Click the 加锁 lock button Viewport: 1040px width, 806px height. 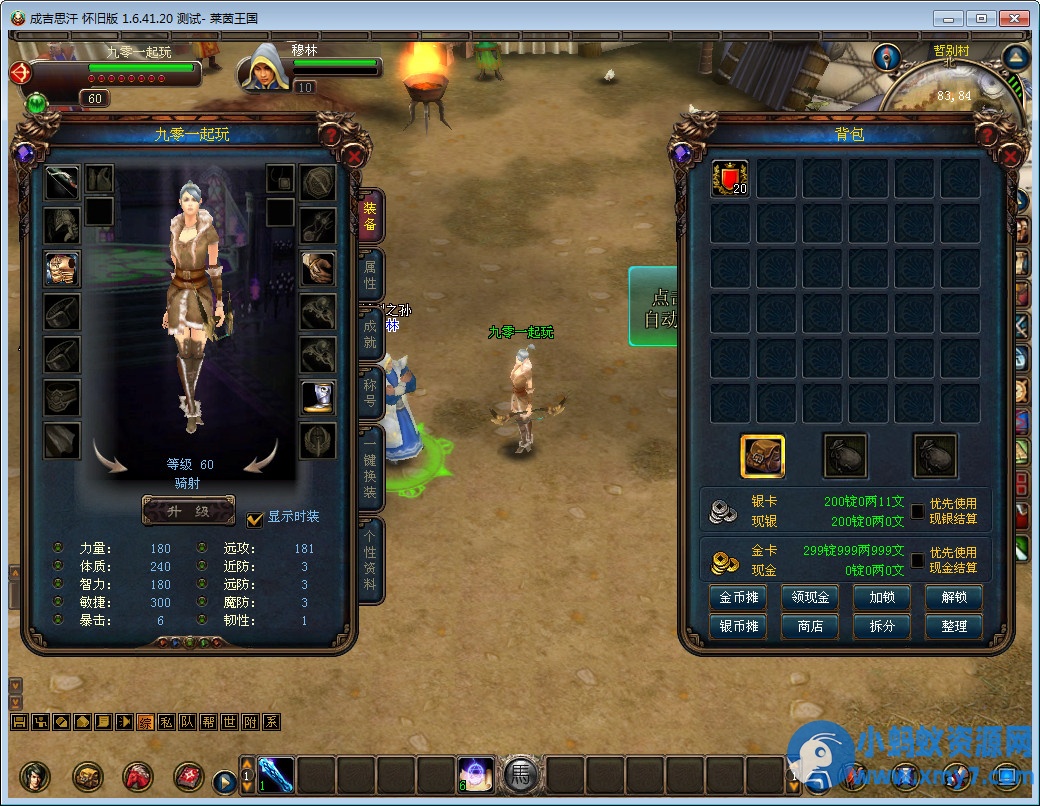(882, 598)
